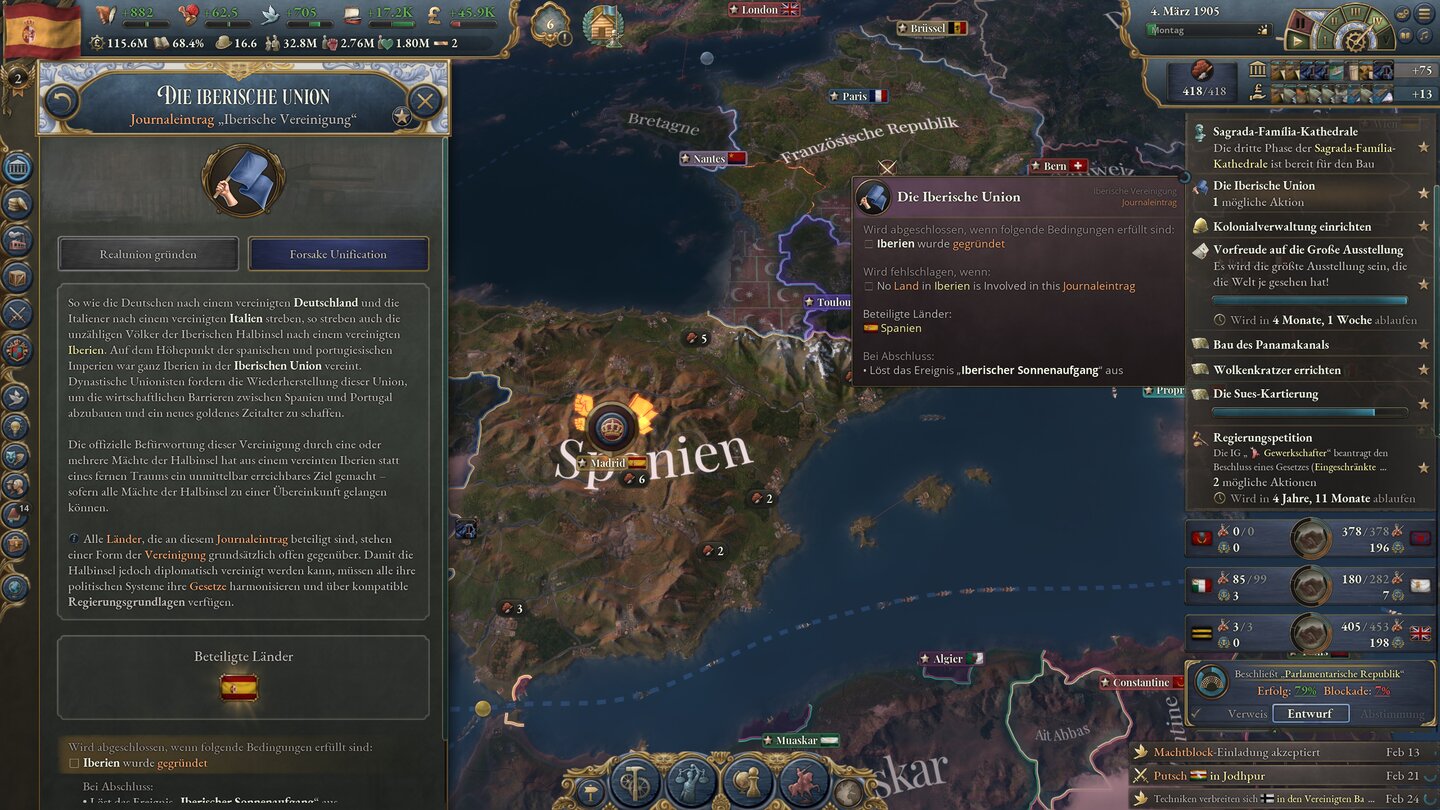Select the 'Forsake Unification' tab

[339, 254]
